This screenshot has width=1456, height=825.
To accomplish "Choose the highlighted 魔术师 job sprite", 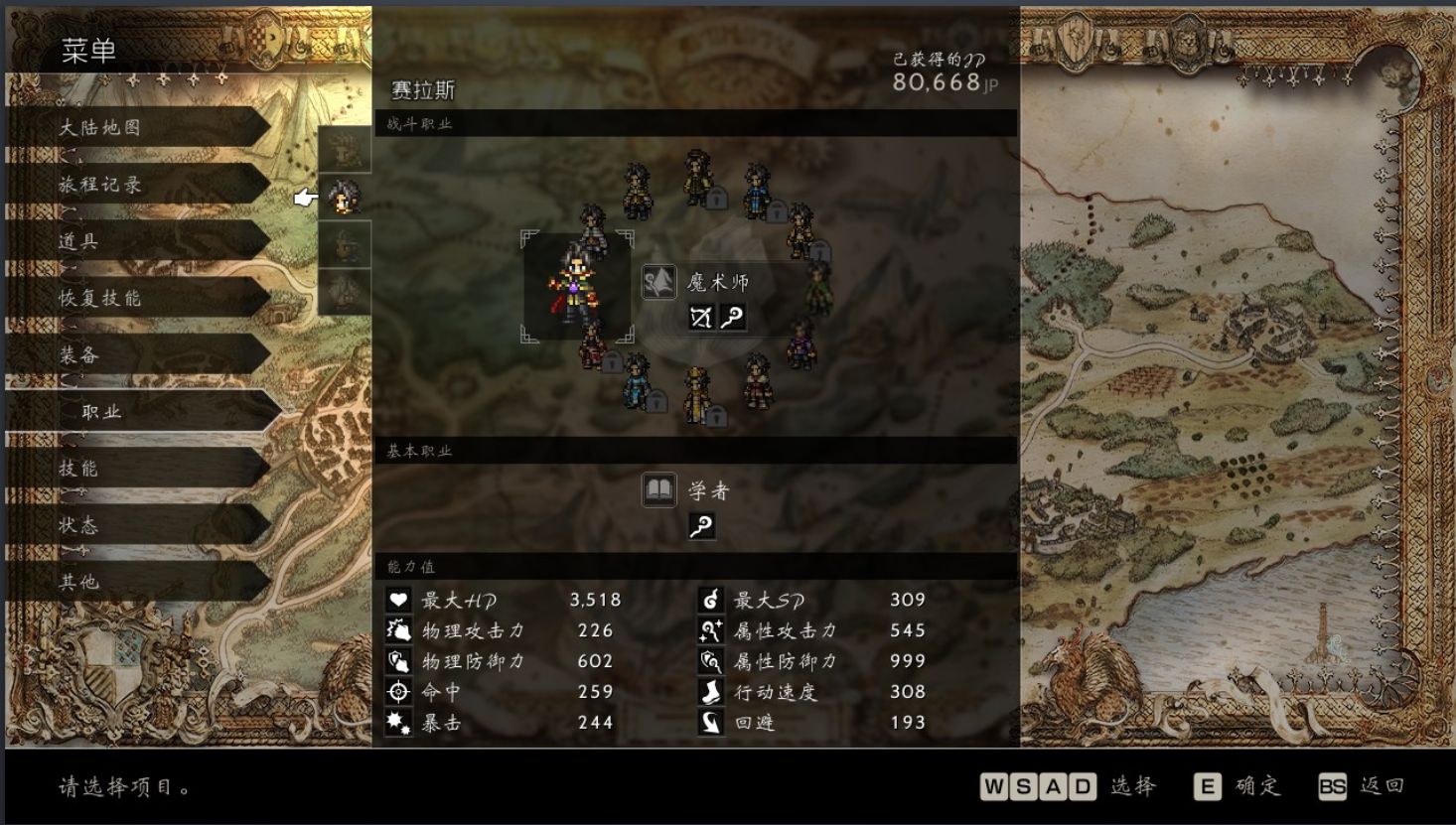I will tap(576, 287).
